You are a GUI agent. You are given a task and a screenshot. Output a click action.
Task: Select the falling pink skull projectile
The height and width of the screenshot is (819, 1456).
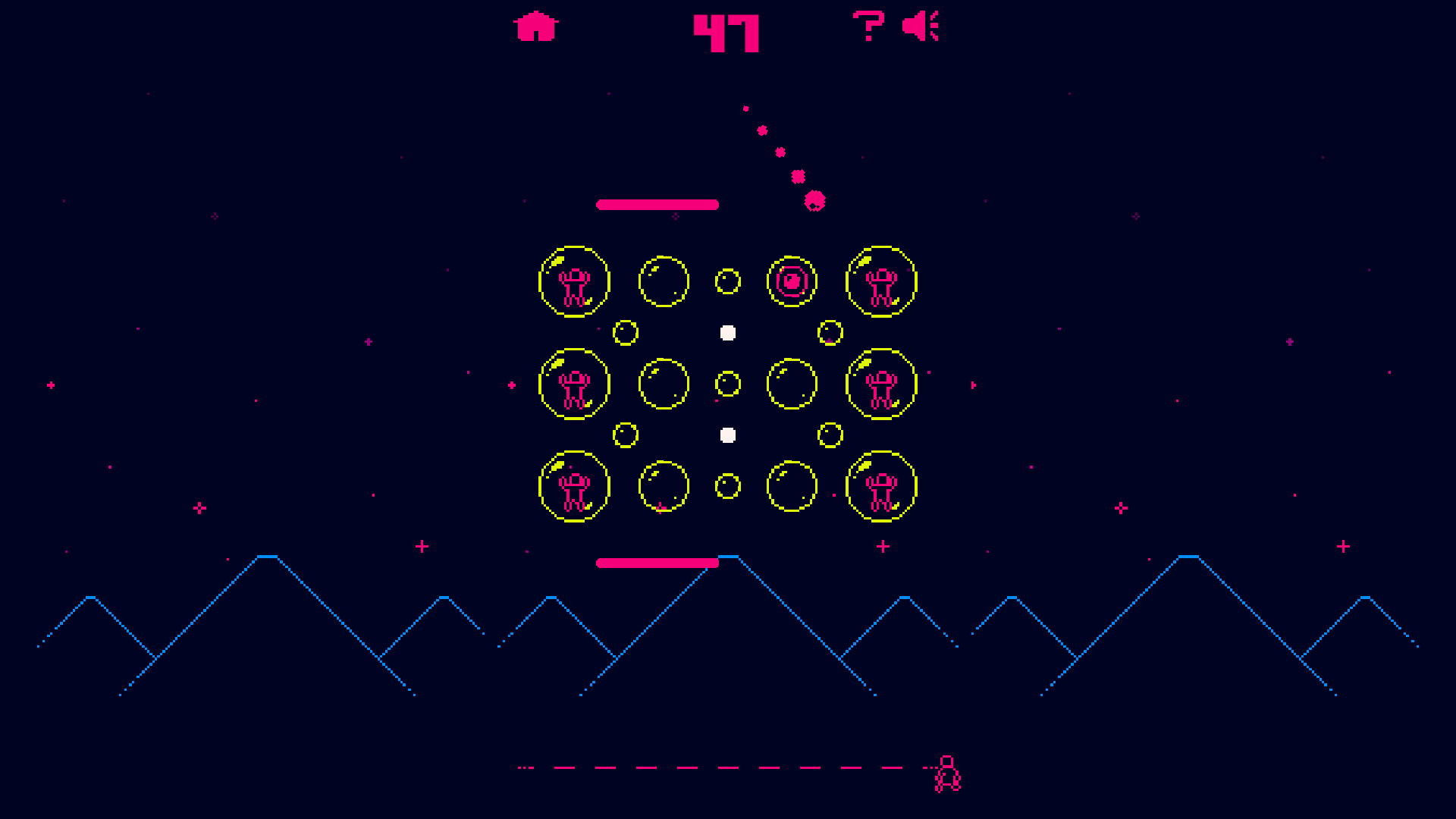(x=814, y=201)
